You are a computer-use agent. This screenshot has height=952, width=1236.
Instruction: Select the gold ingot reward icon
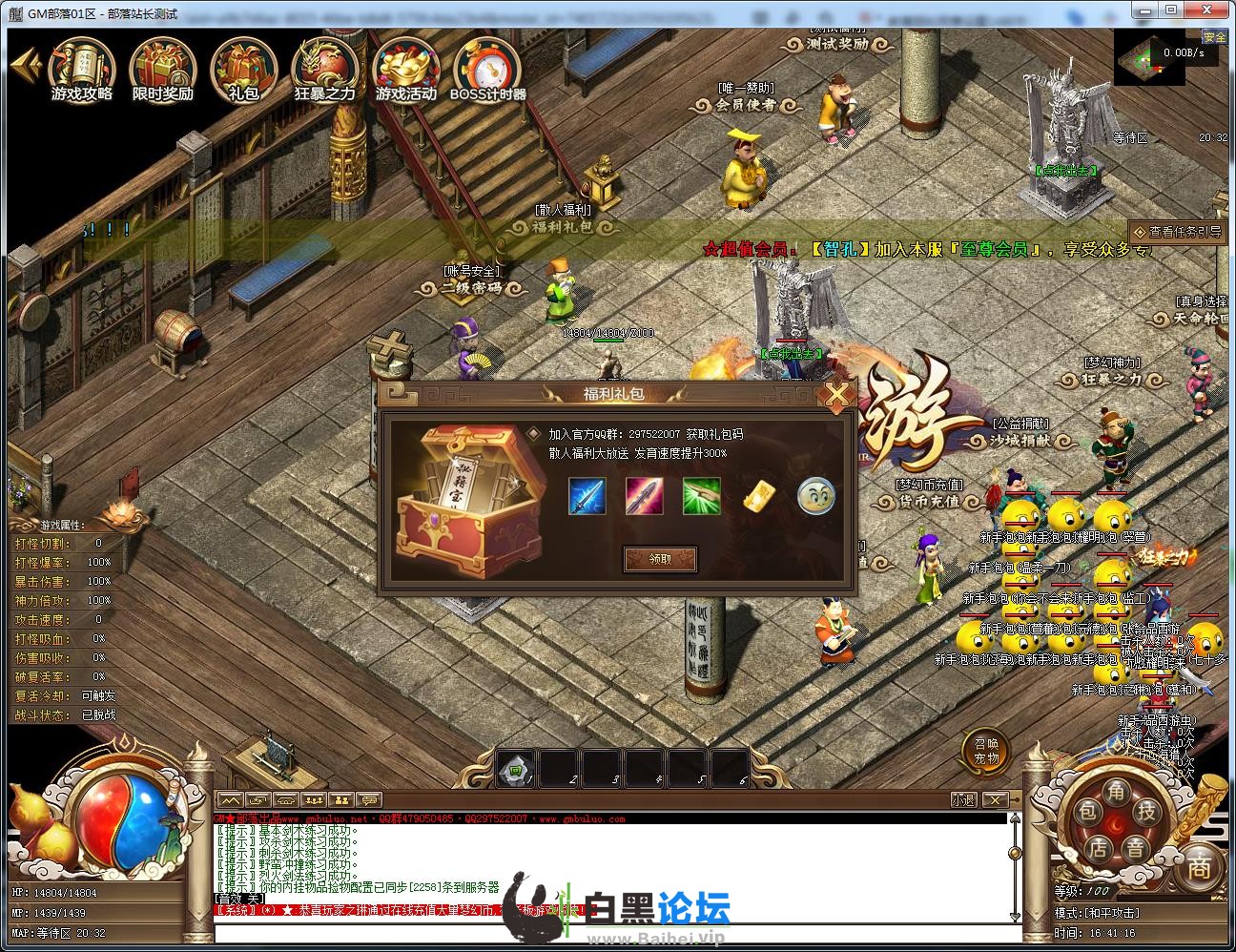pos(758,496)
